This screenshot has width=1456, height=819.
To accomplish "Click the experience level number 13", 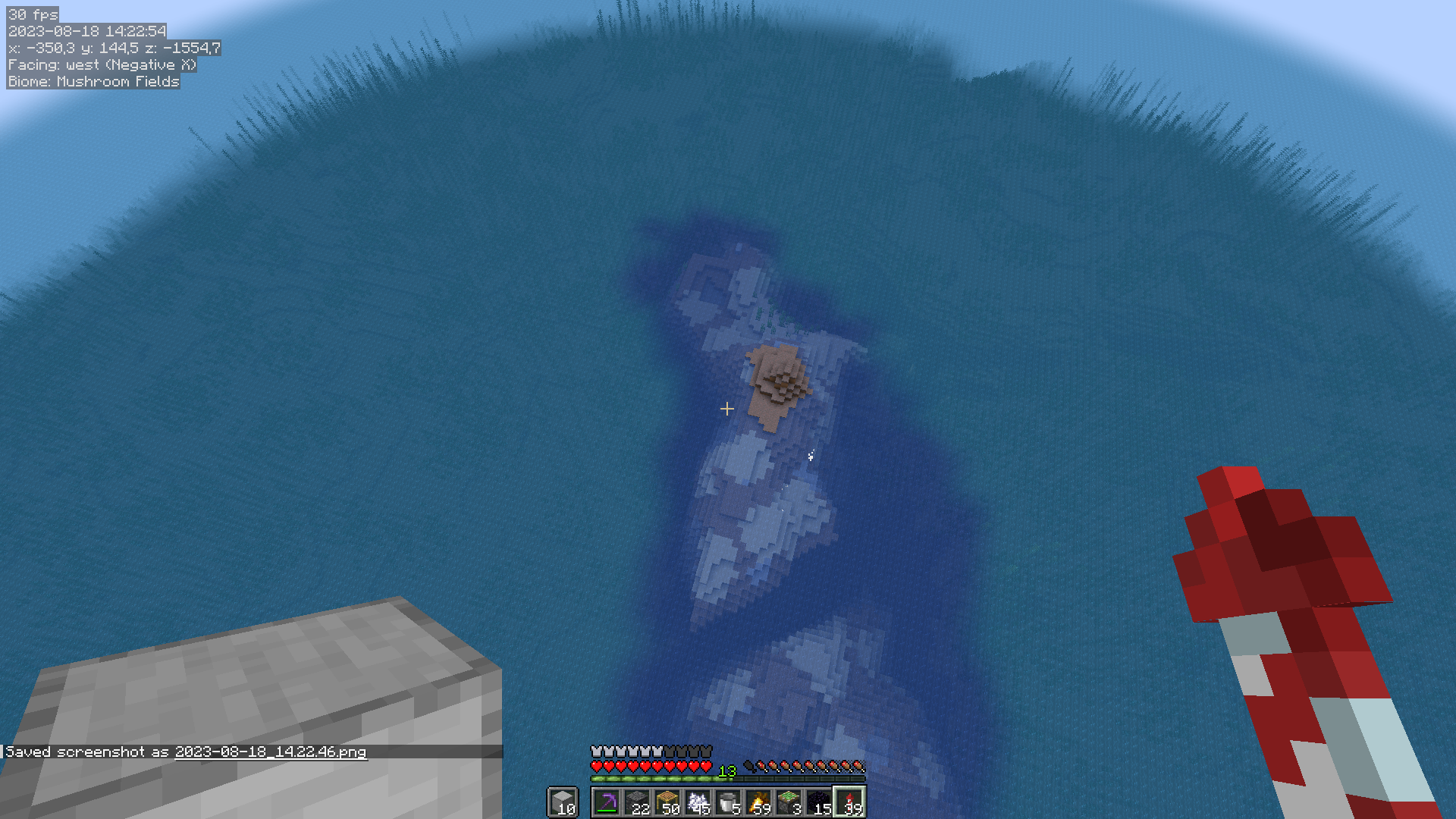I will pos(727,770).
